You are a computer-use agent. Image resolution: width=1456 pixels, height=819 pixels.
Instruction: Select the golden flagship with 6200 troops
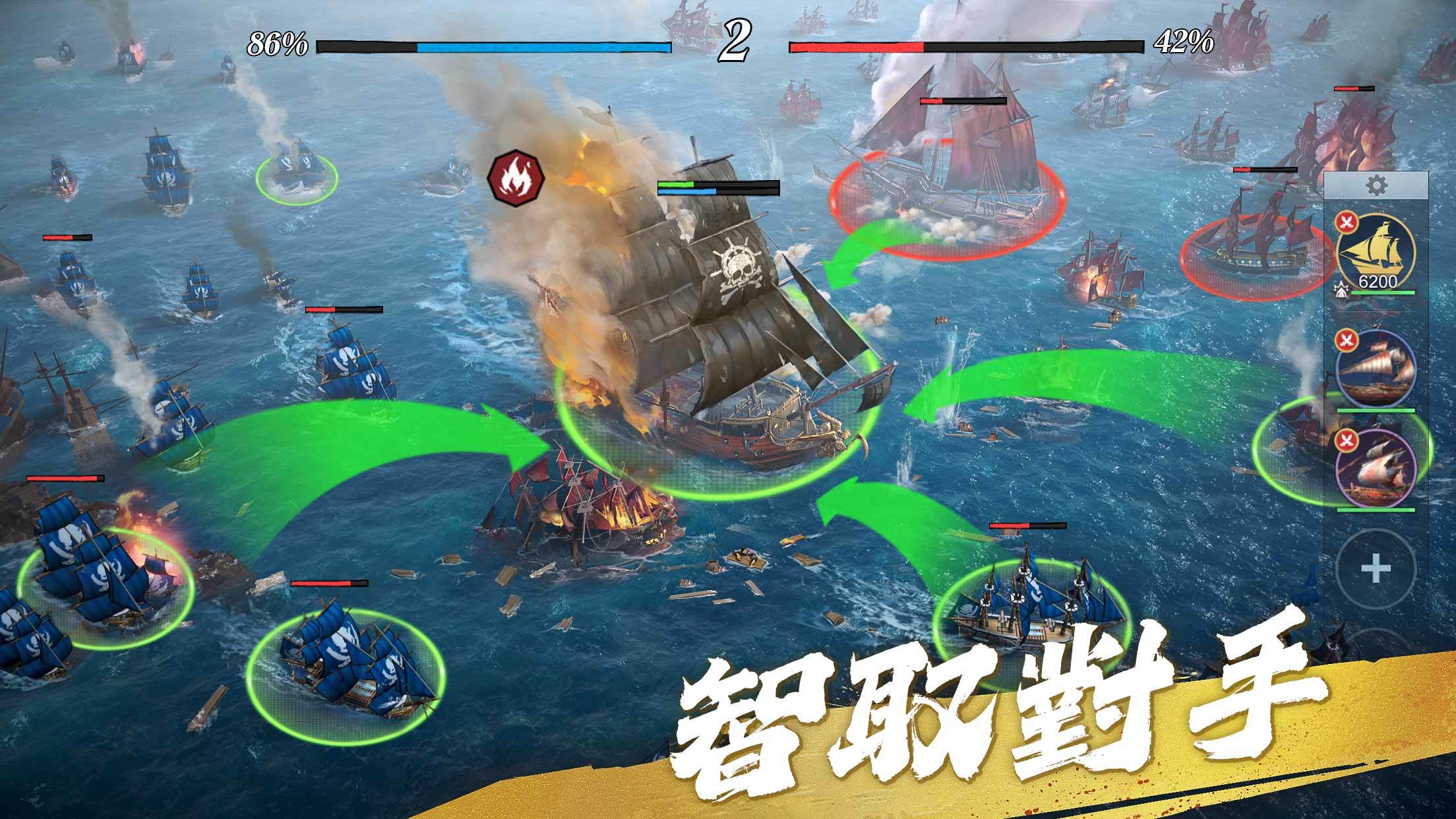pos(1377,249)
